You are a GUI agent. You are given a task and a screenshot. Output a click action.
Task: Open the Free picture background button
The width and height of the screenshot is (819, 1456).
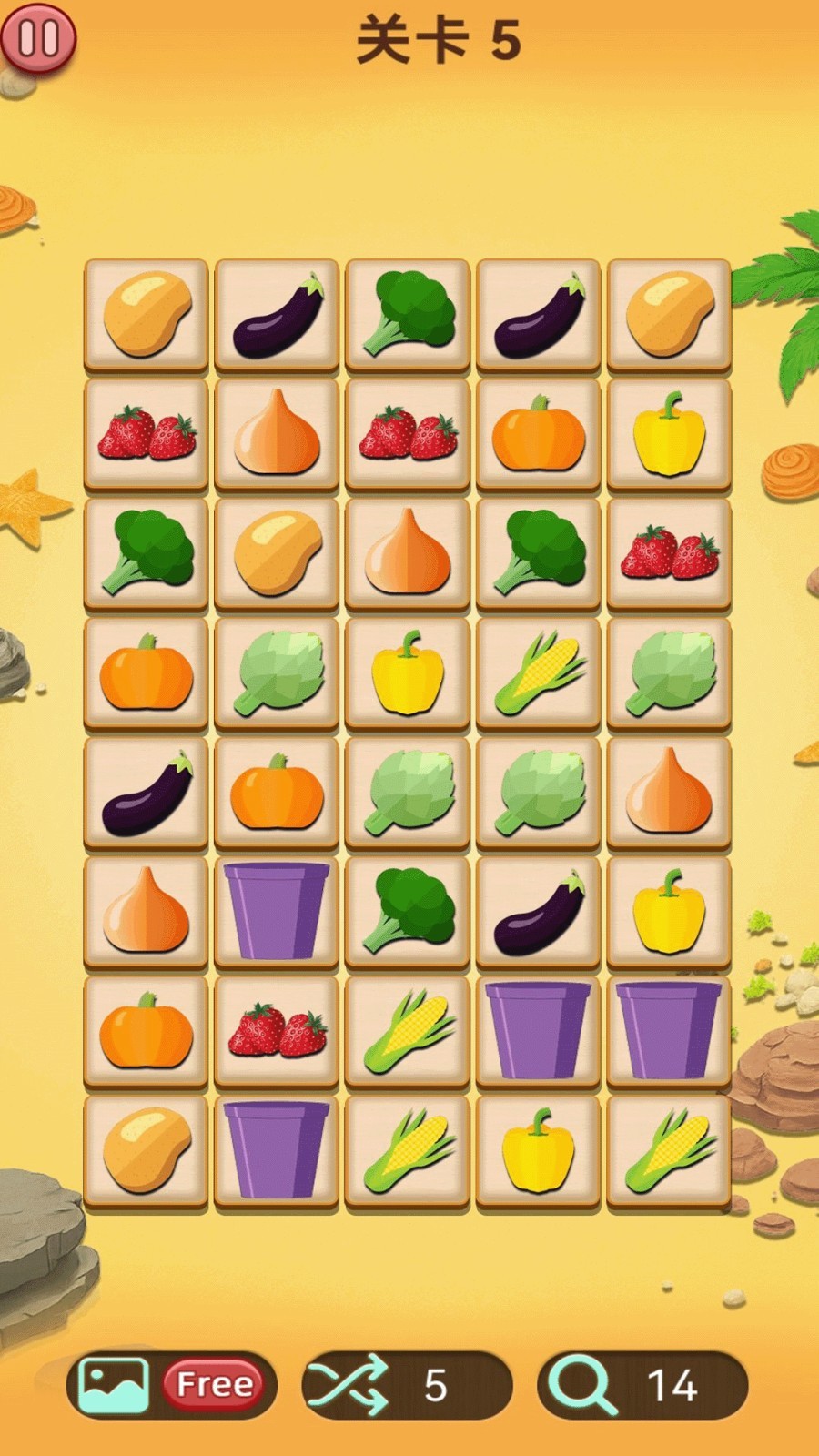pyautogui.click(x=171, y=1384)
